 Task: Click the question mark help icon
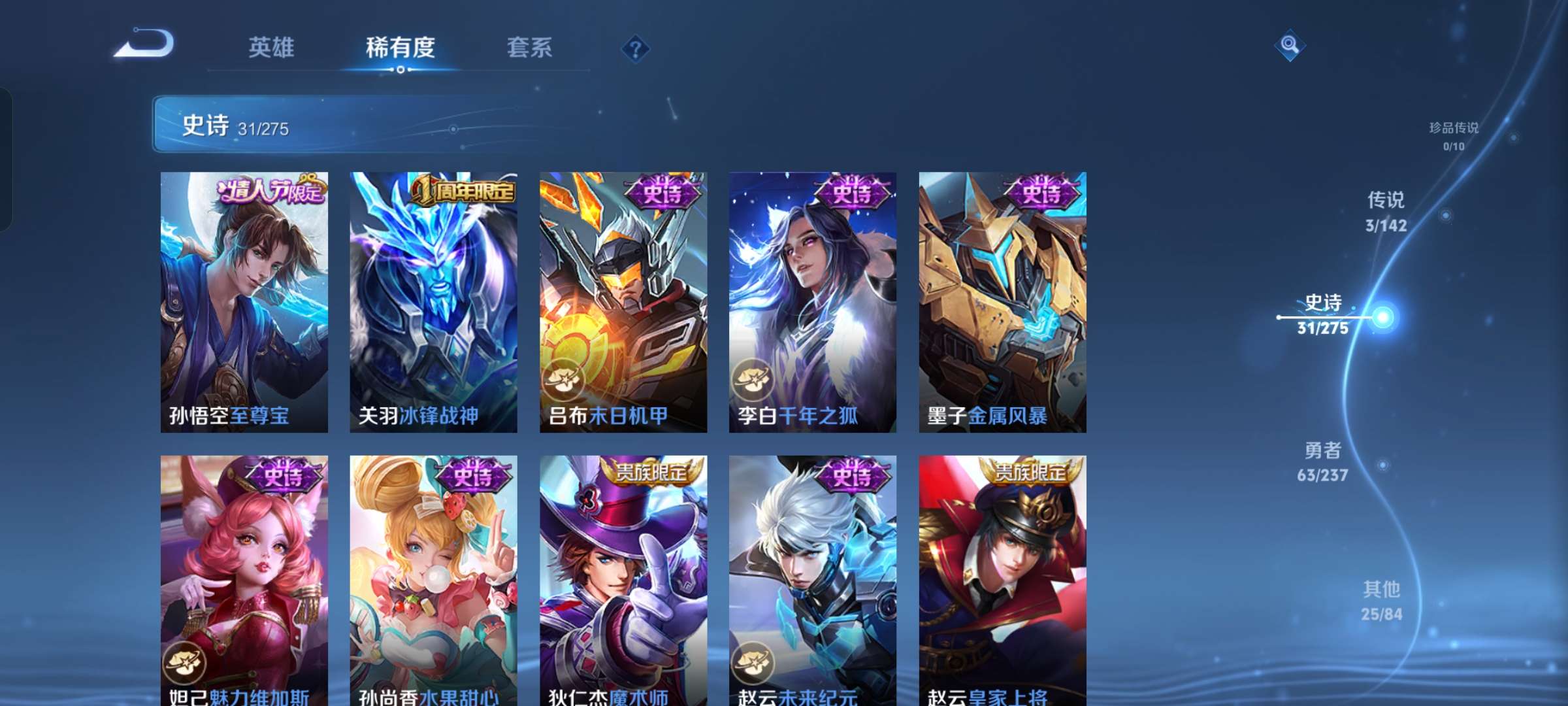635,48
